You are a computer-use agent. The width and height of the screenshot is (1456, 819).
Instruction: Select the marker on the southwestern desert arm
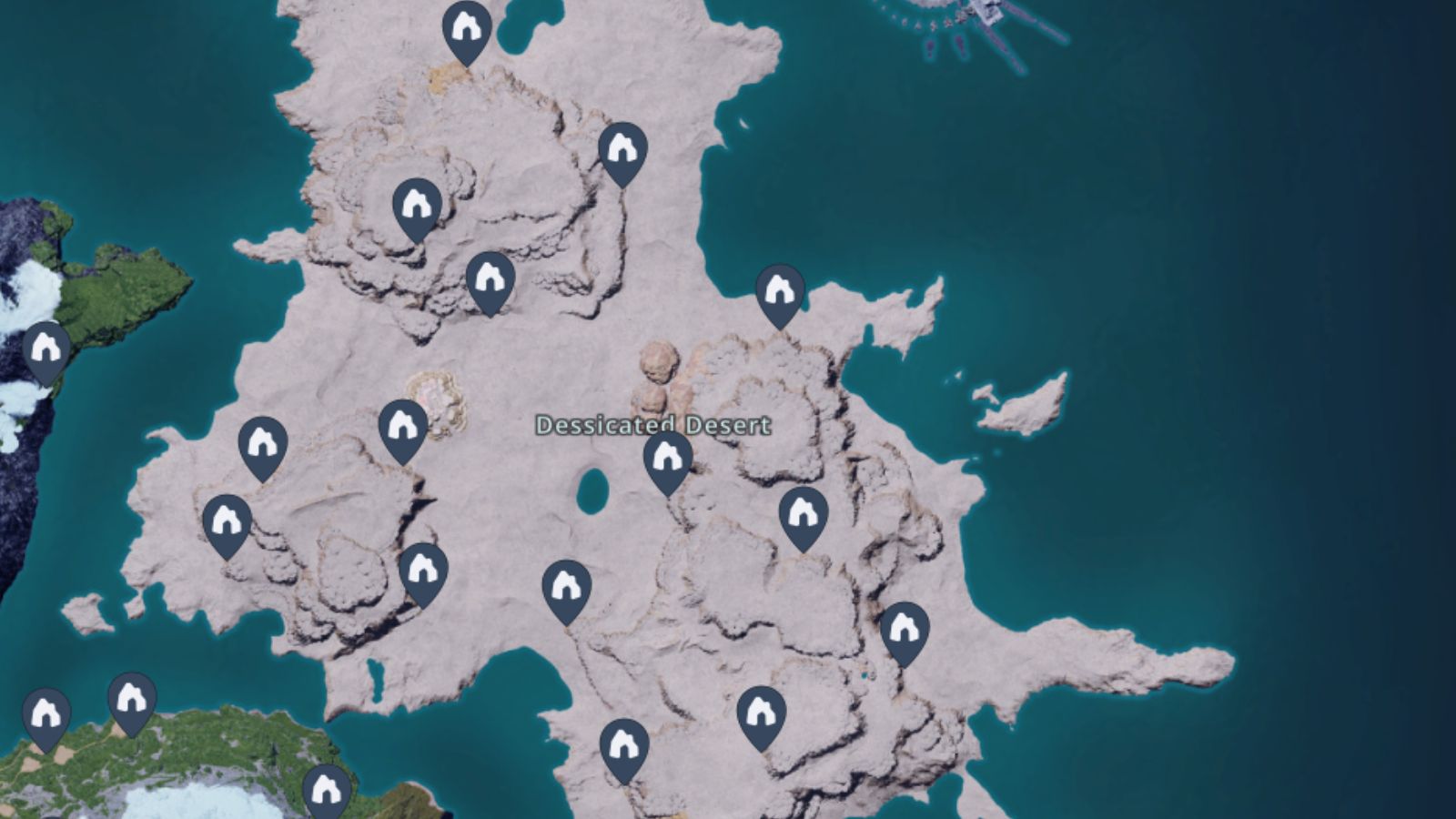226,521
